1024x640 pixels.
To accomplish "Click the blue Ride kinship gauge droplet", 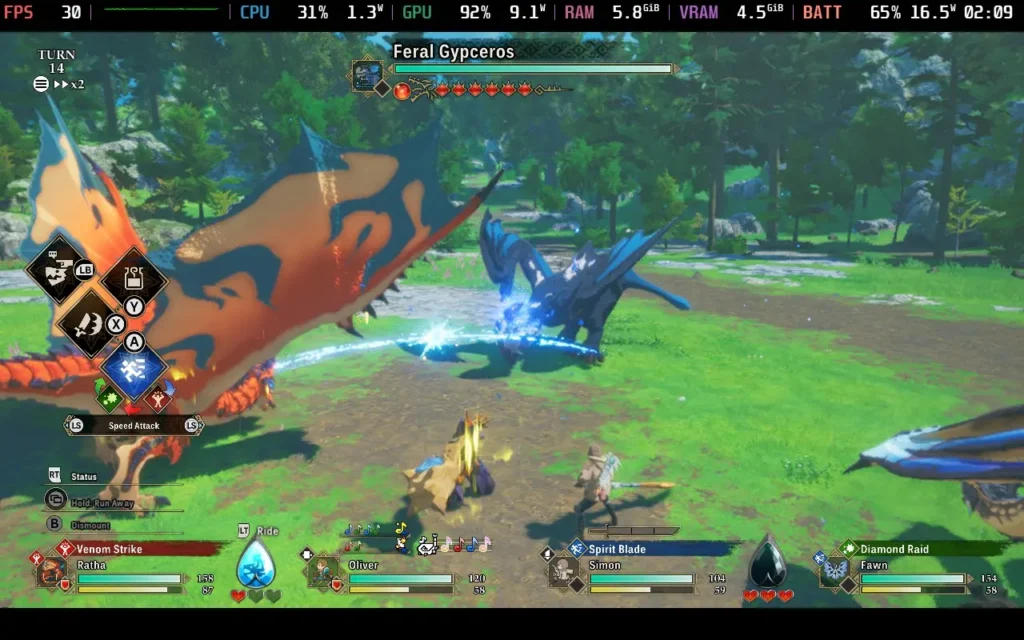I will (x=255, y=566).
